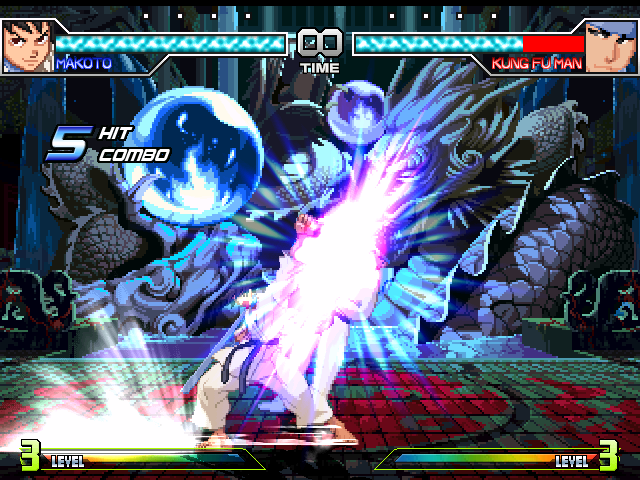Select Kung Fu Man's portrait
This screenshot has width=640, height=480.
point(612,45)
